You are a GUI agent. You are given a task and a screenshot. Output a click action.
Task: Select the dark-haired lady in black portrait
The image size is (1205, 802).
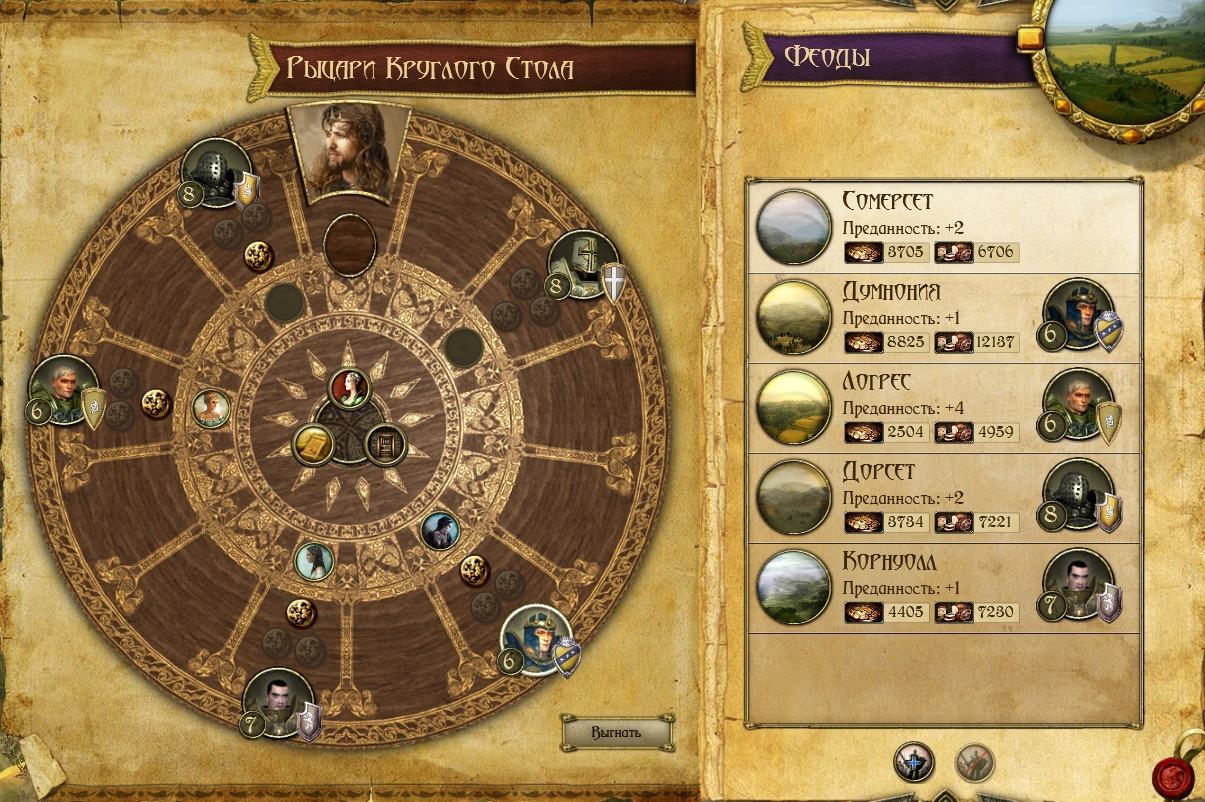(x=439, y=530)
